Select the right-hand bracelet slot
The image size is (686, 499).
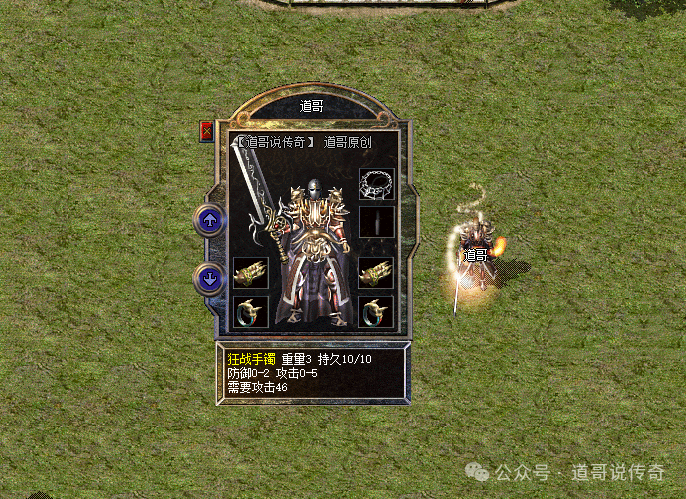[377, 273]
